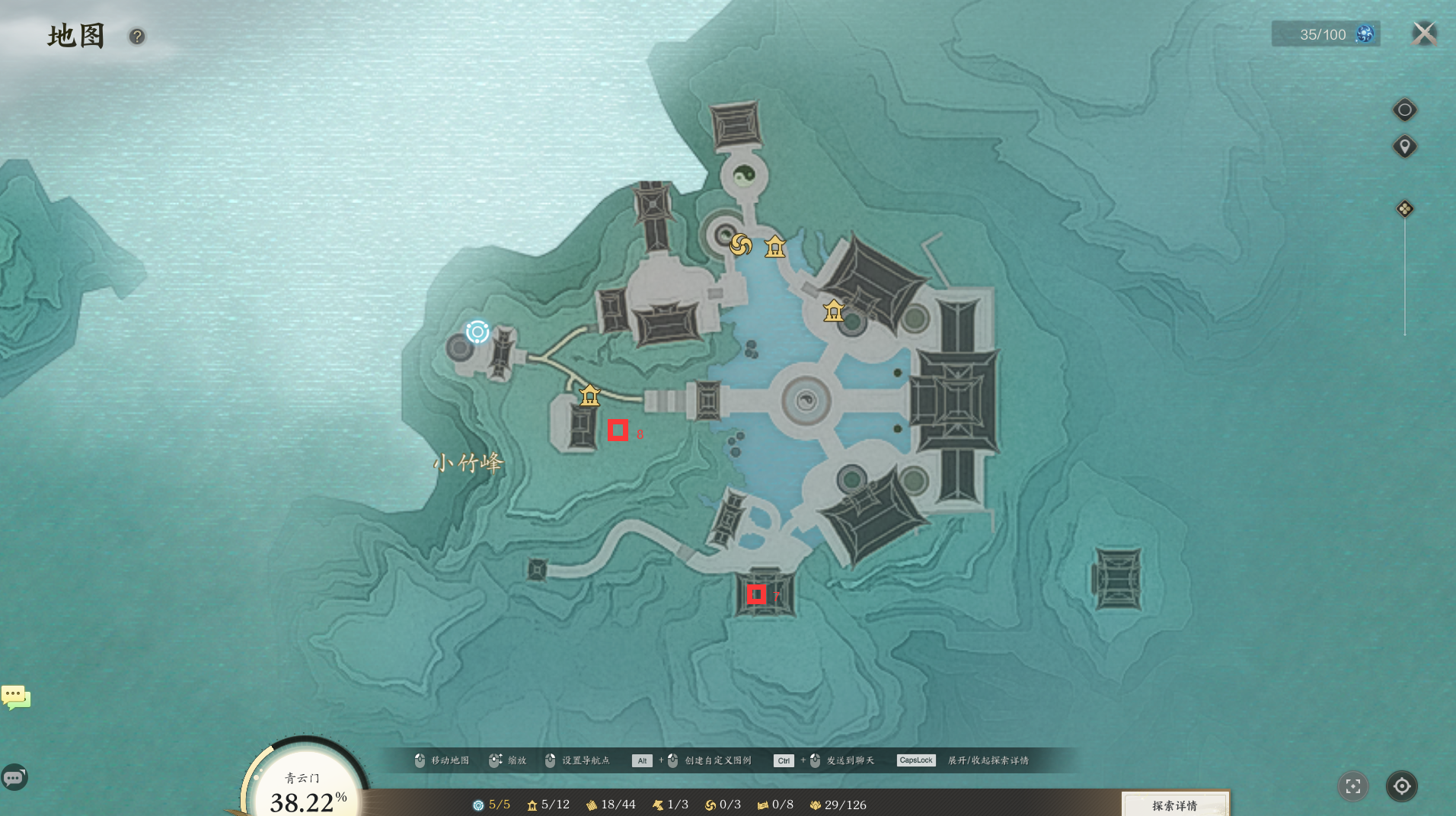Click the frame-corners view button
Viewport: 1456px width, 816px height.
[x=1353, y=786]
